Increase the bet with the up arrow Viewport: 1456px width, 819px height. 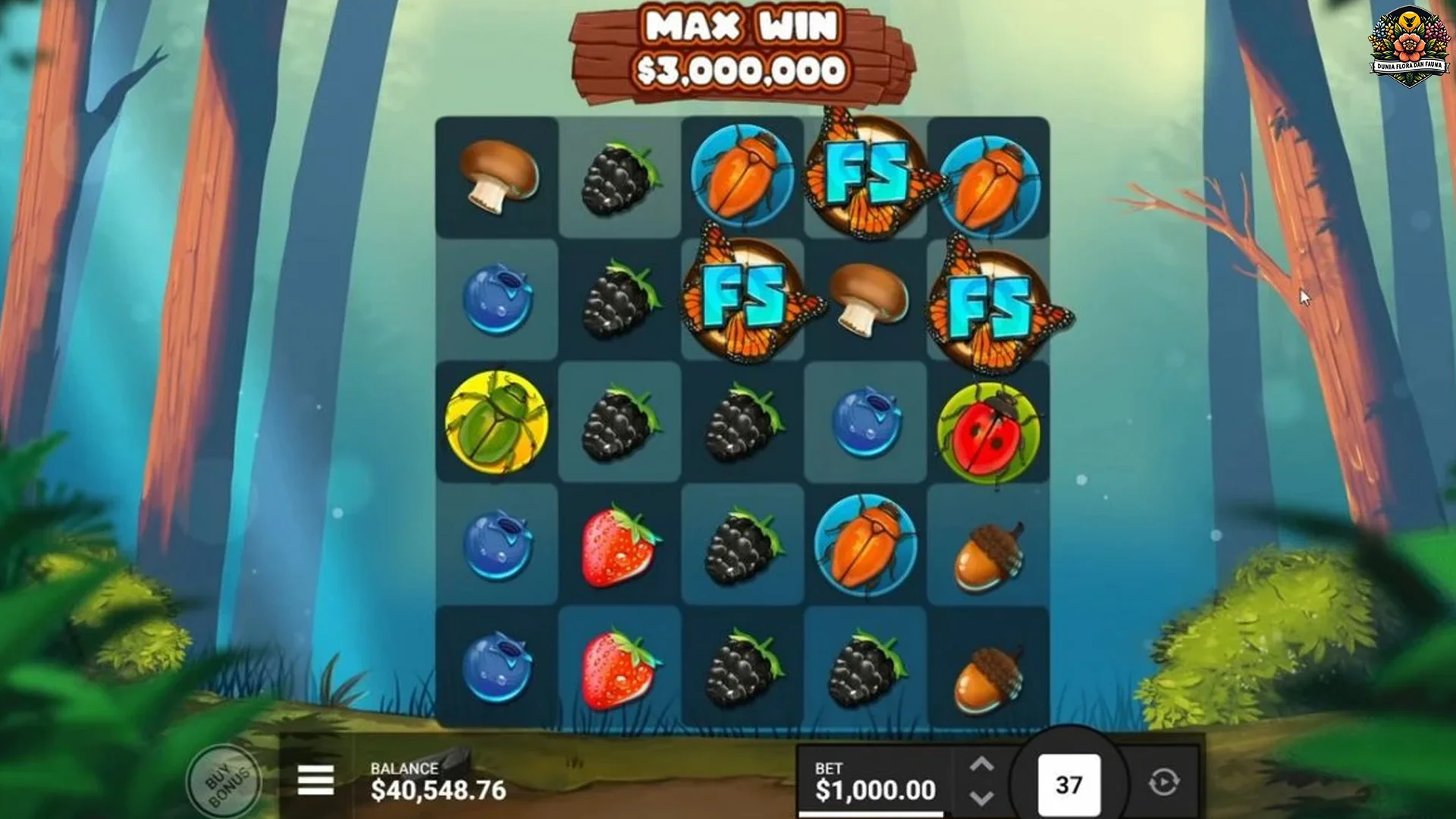[x=981, y=765]
